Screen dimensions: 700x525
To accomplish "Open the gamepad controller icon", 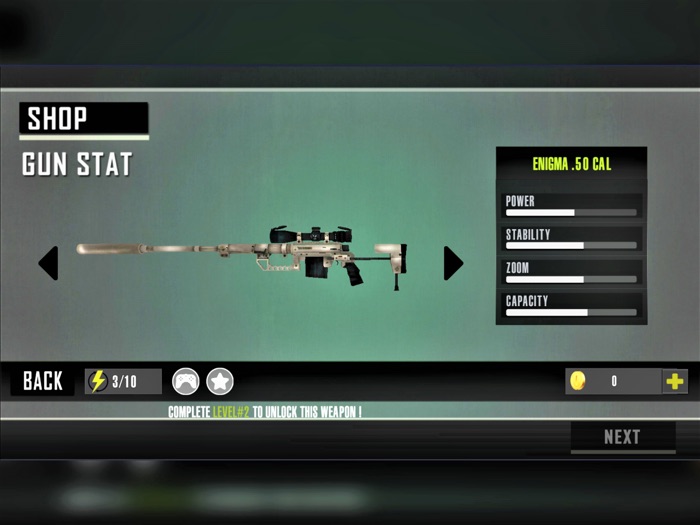I will [x=186, y=381].
